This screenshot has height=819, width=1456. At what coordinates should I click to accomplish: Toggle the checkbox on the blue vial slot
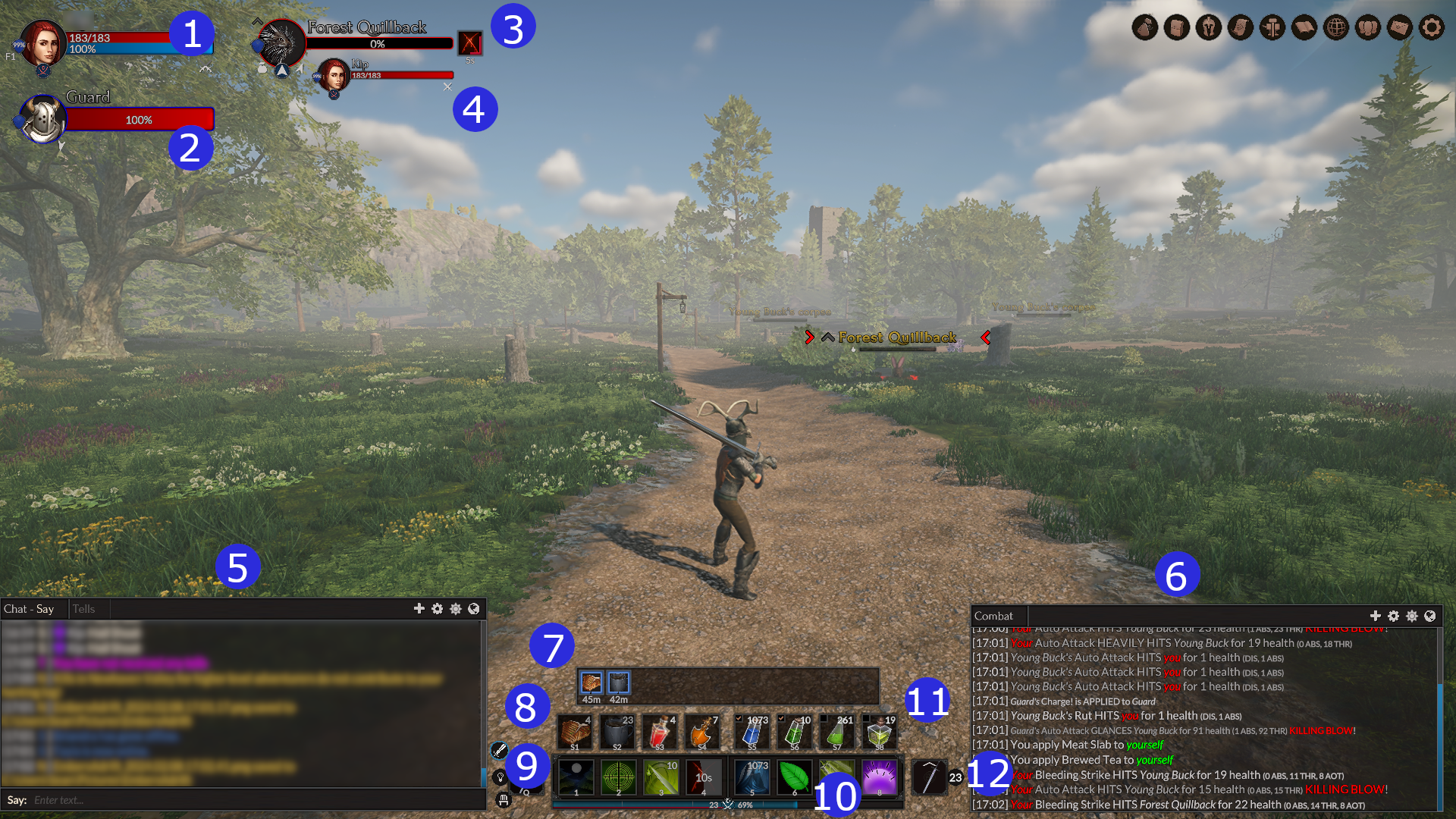coord(739,718)
